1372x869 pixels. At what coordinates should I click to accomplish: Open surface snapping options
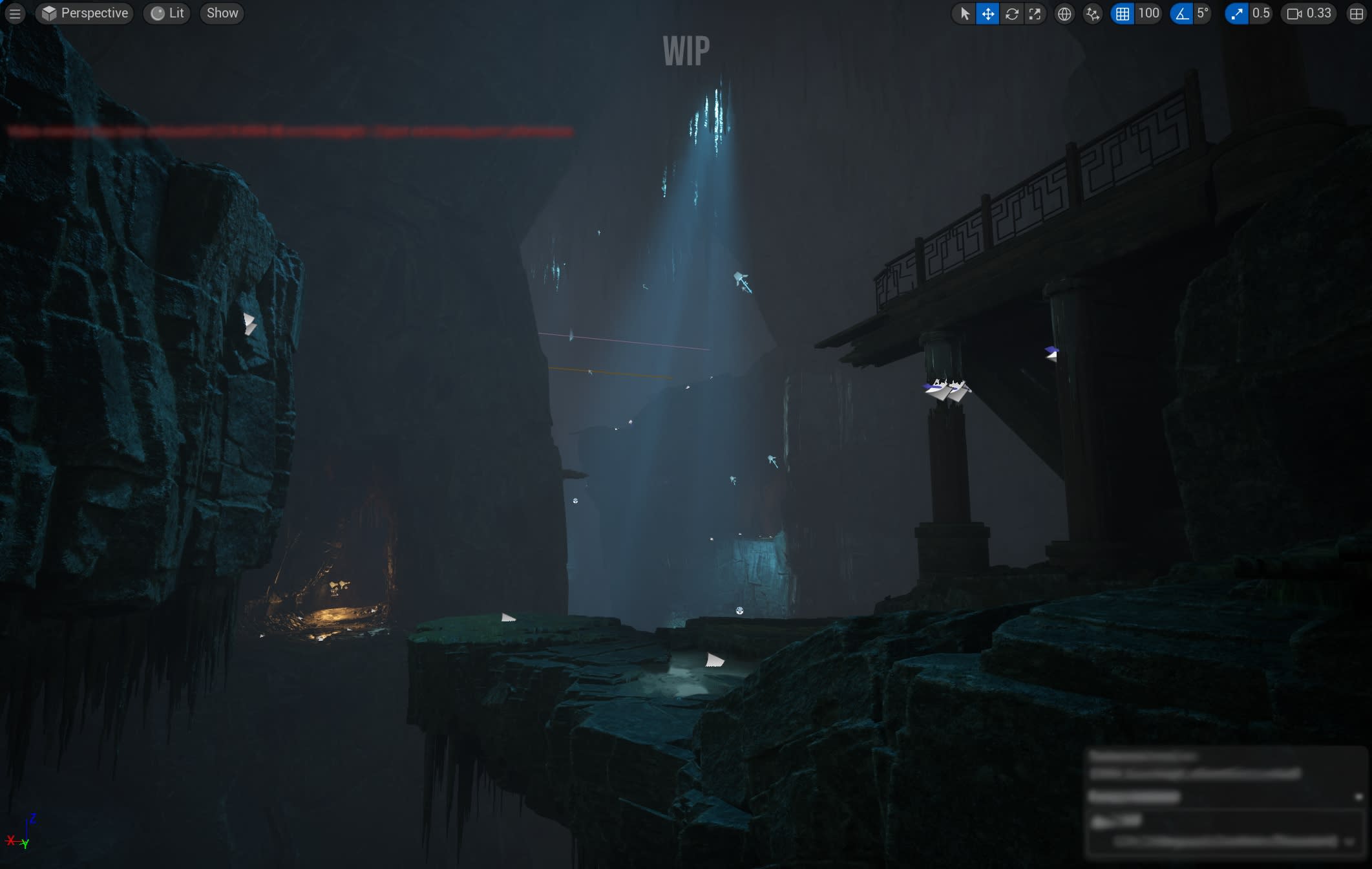pos(1093,14)
